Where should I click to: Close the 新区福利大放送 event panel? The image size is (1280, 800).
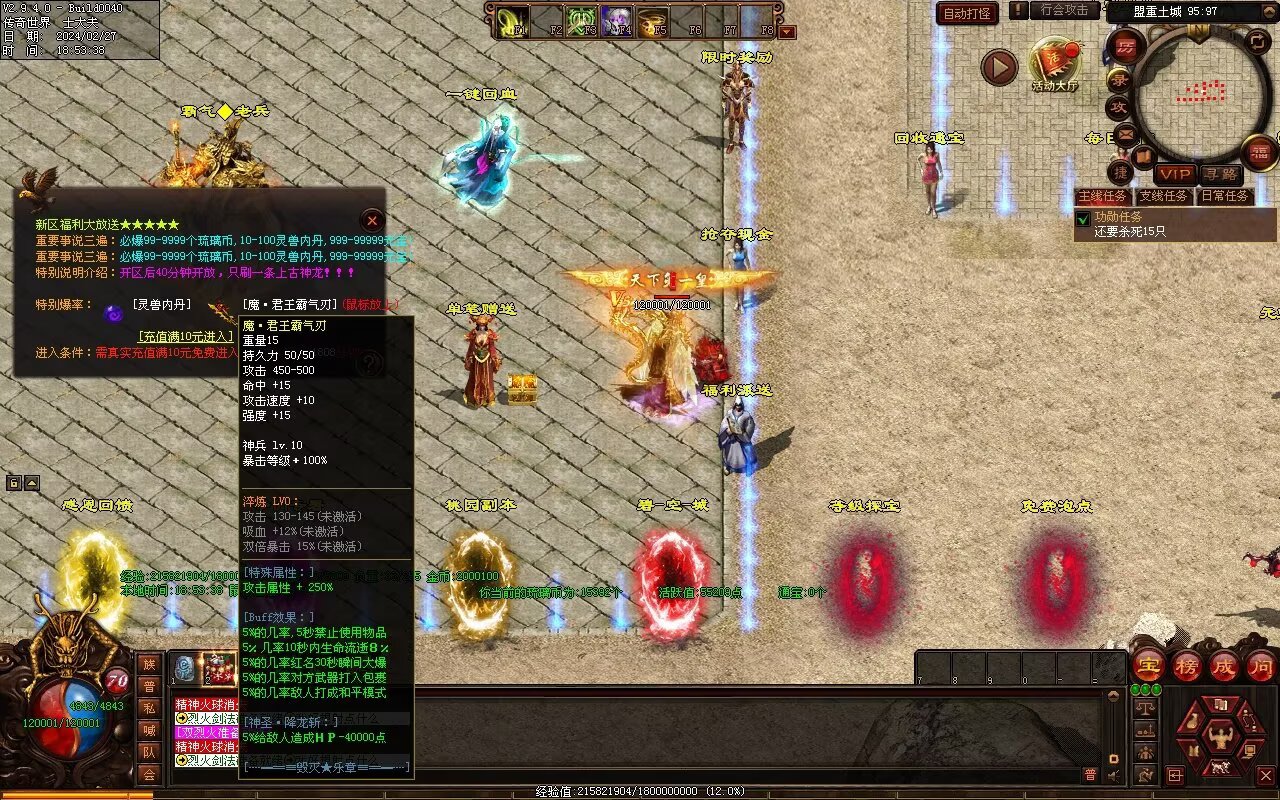click(x=372, y=220)
